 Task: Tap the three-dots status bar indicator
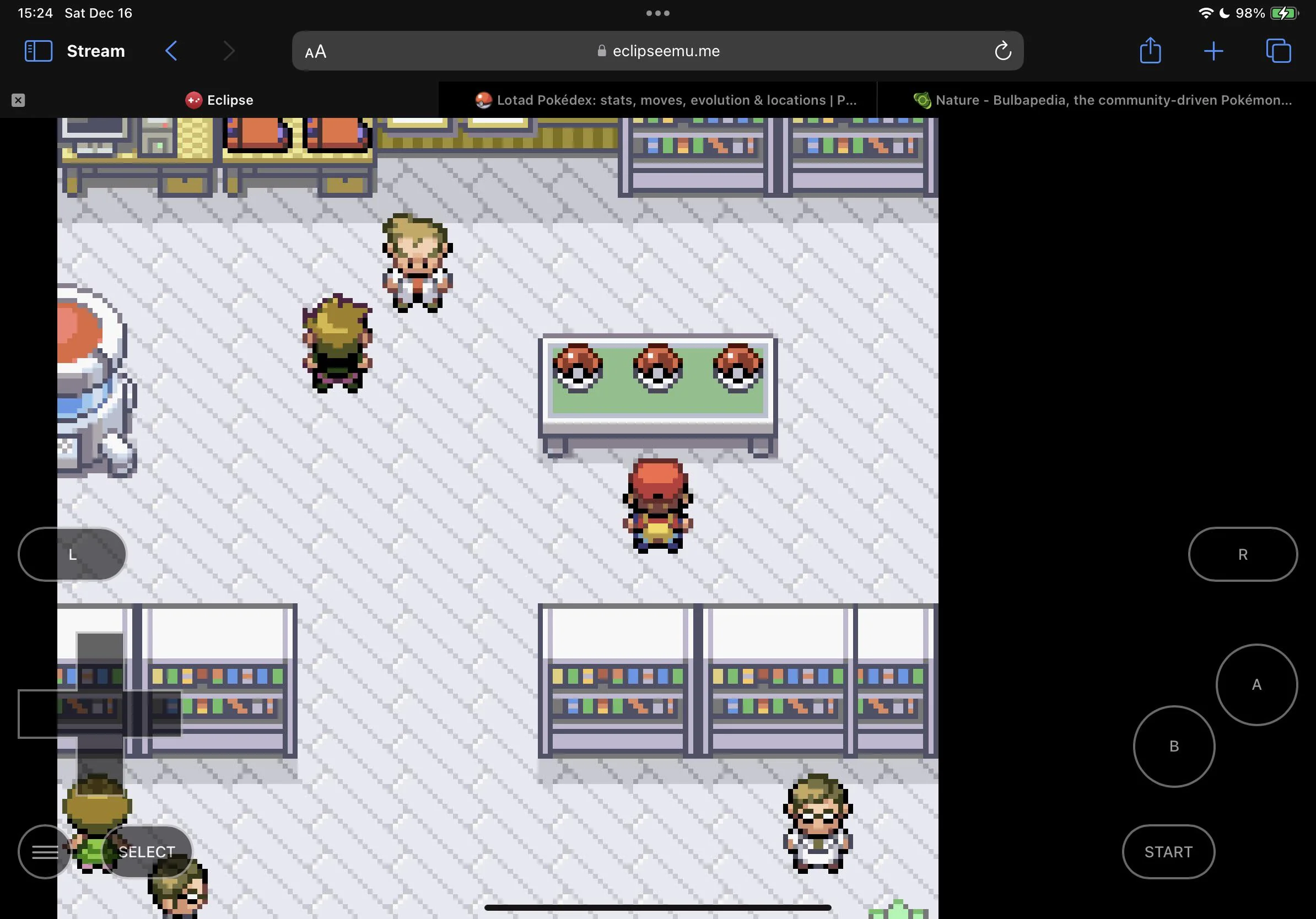pos(657,12)
